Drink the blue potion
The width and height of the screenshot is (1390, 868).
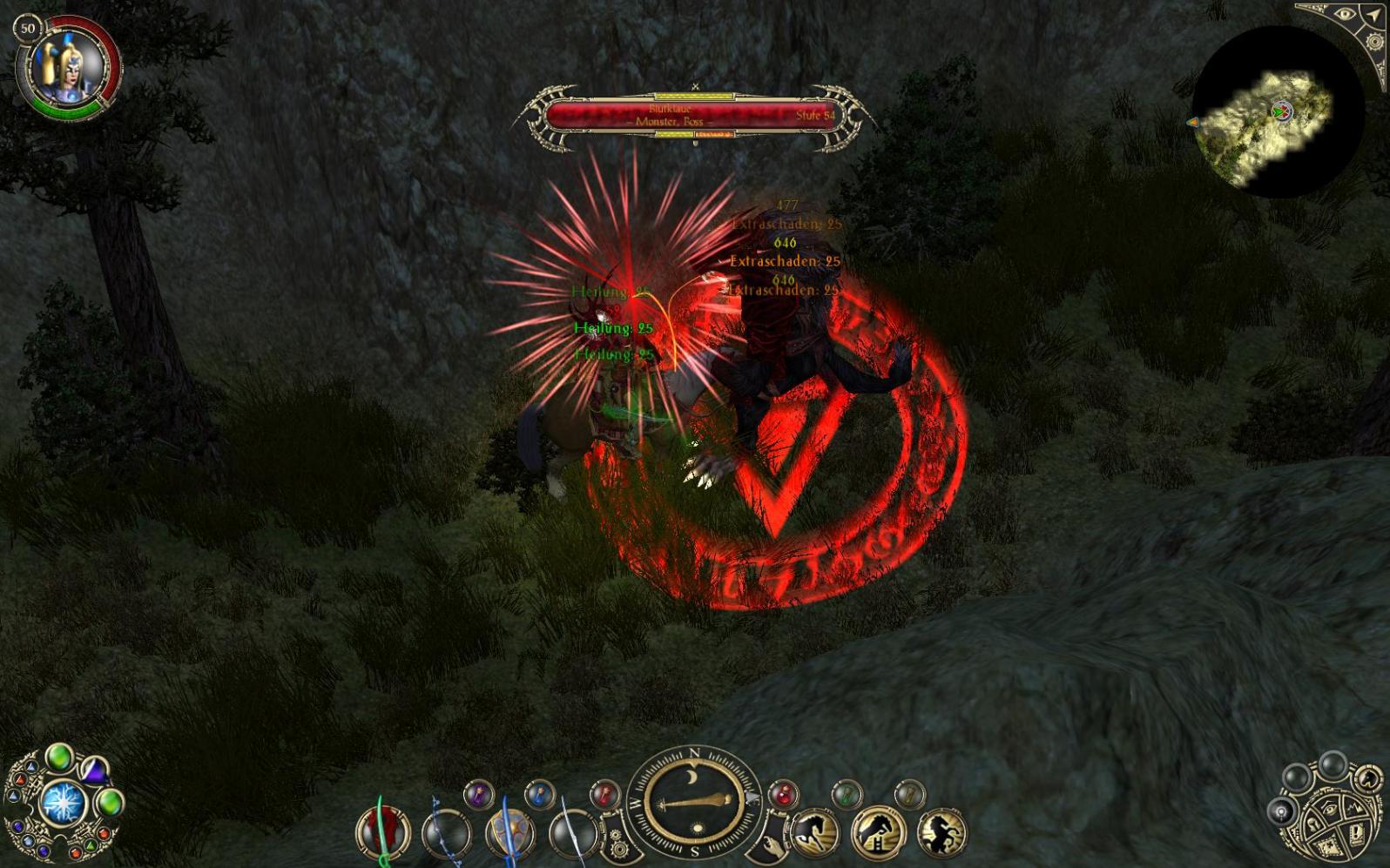(540, 794)
